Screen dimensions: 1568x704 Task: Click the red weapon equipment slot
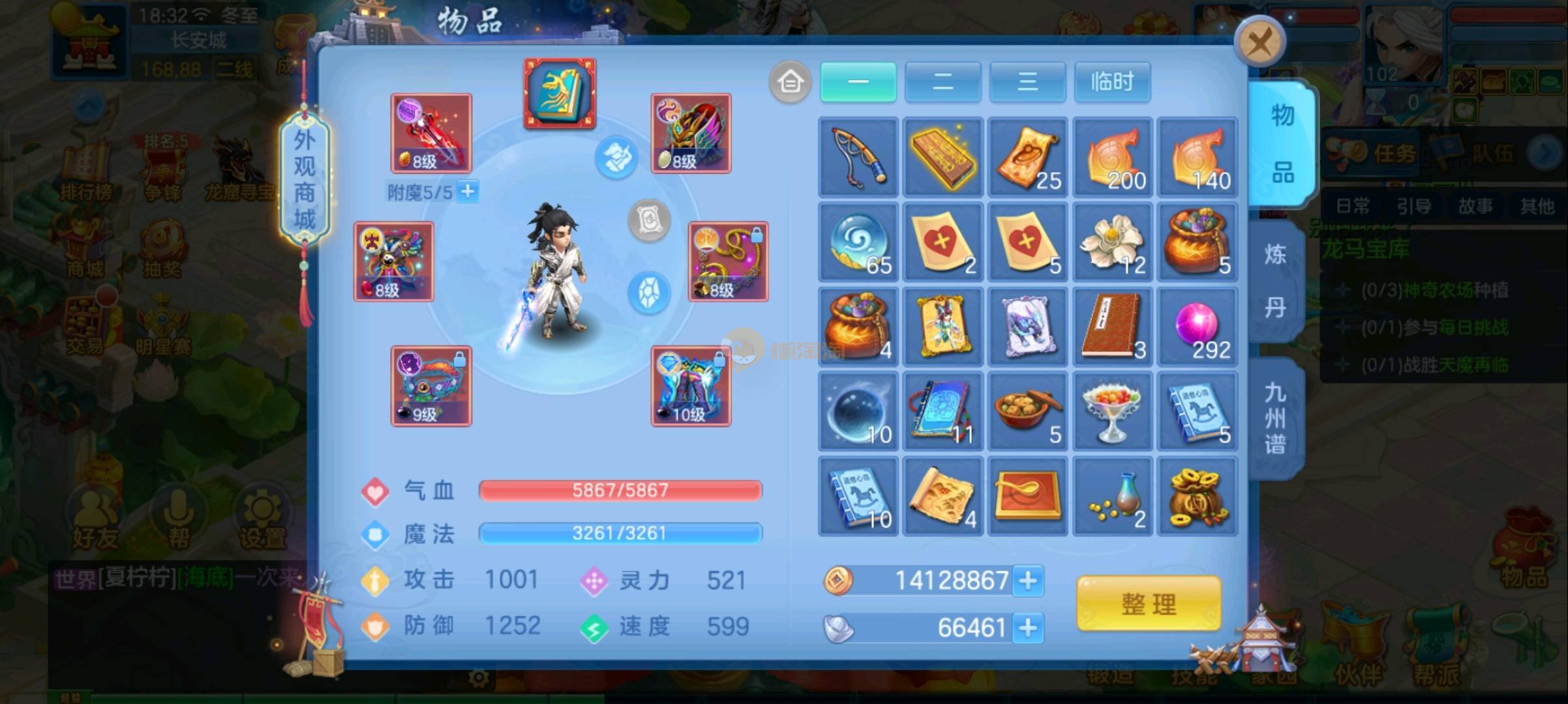pyautogui.click(x=431, y=134)
